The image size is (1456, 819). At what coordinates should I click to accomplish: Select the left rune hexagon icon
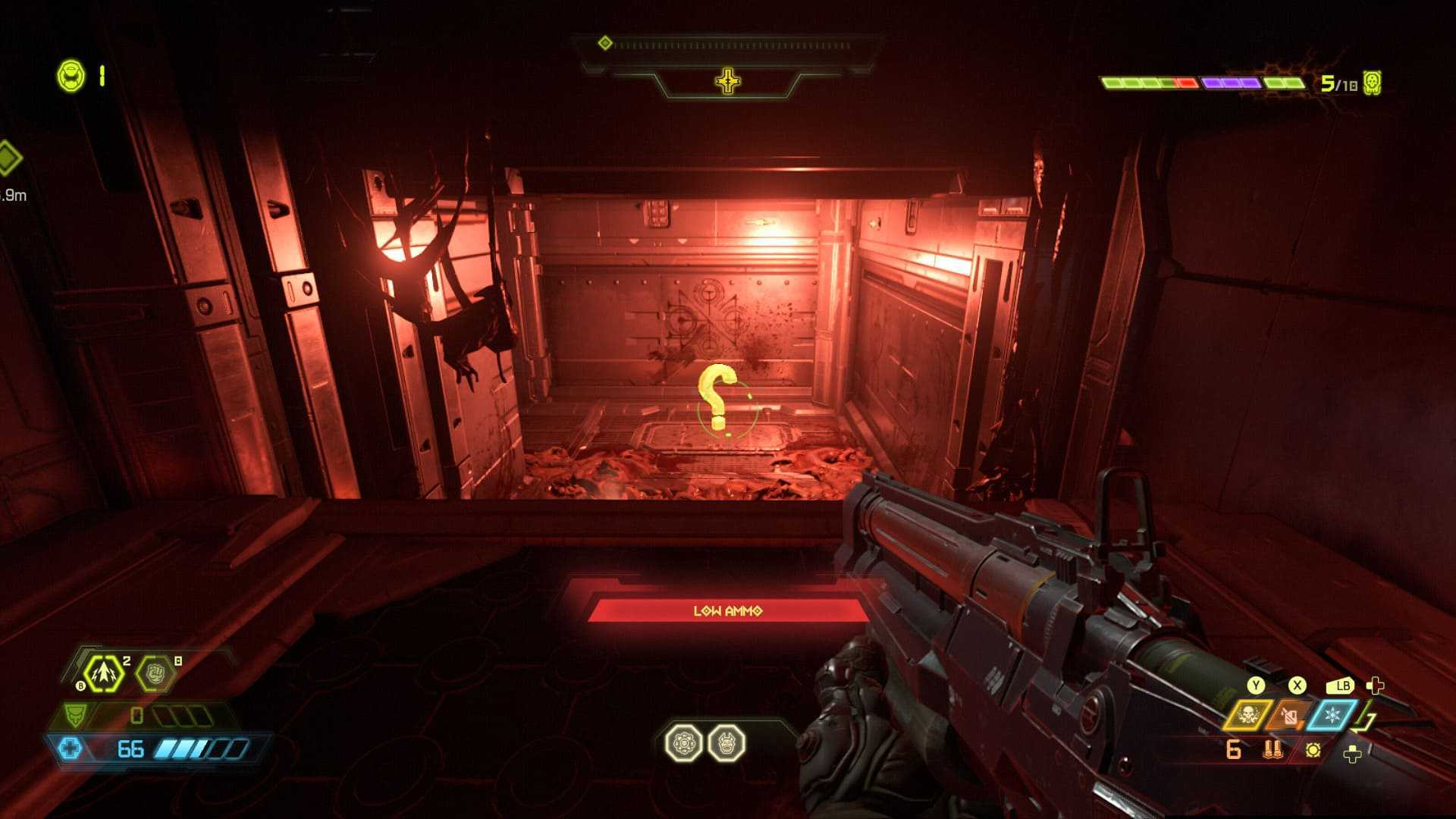683,743
